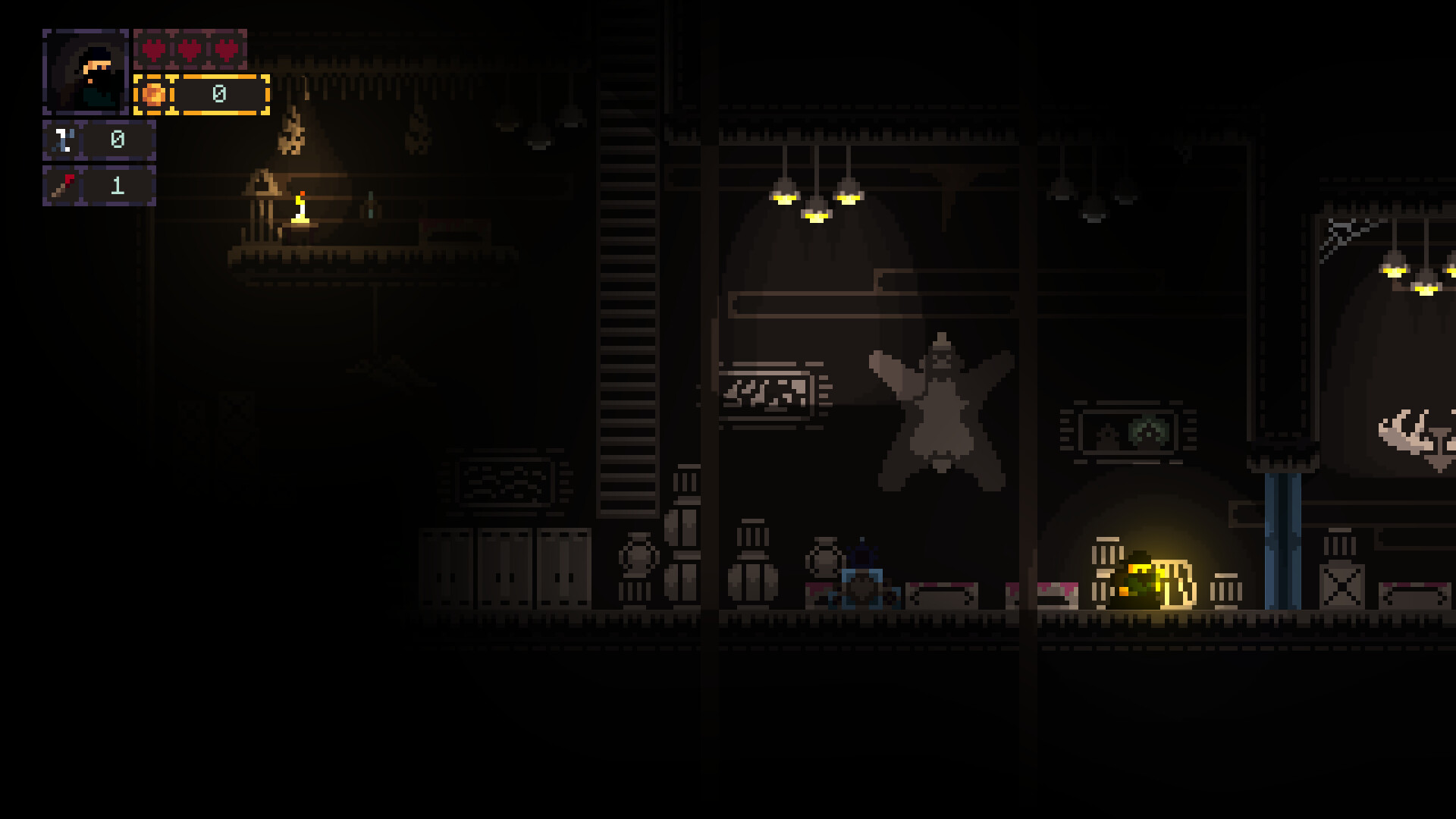Click the wrench tool icon in the sidebar HUD

click(62, 139)
